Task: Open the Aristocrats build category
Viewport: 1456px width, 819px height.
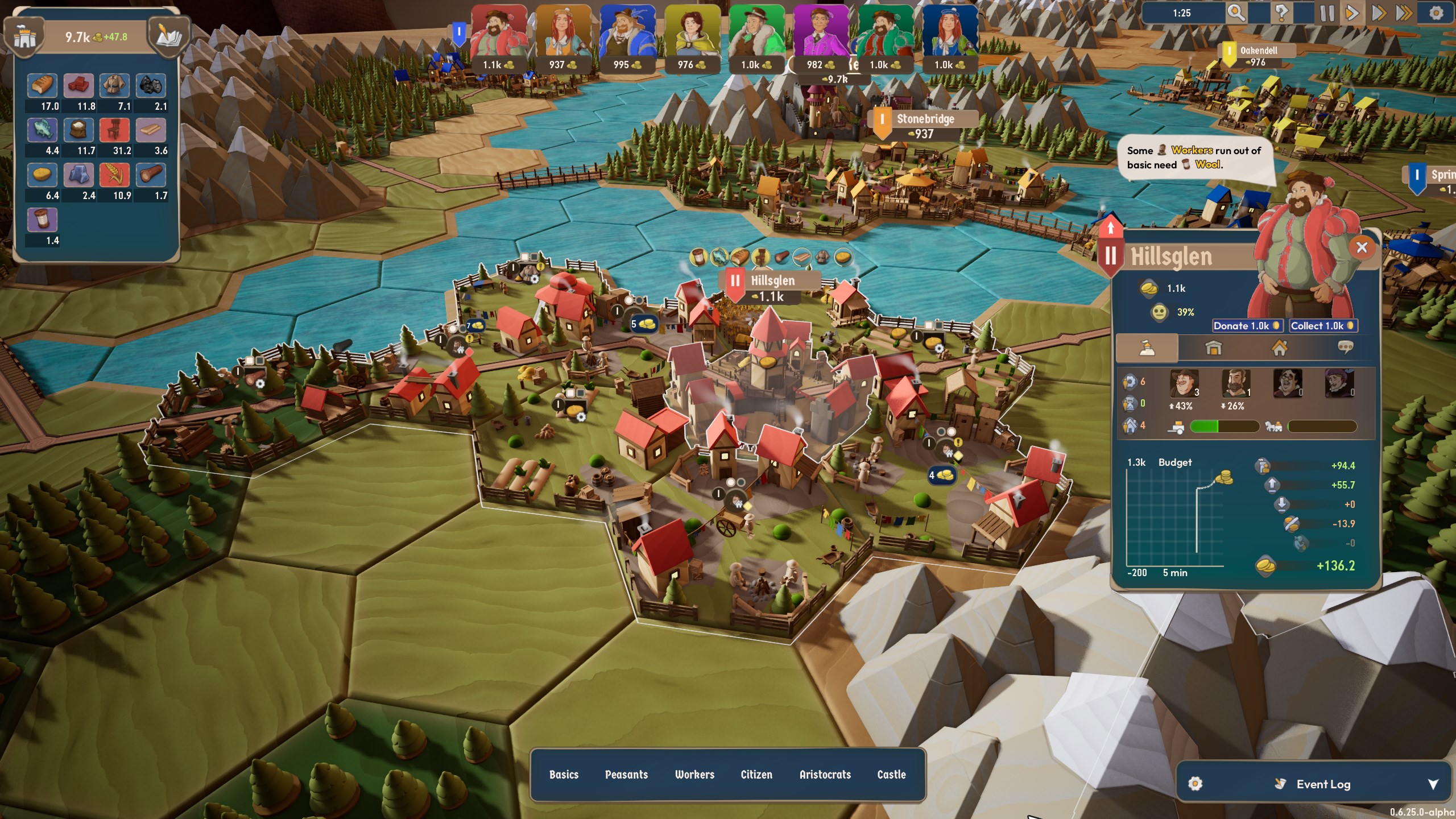Action: coord(825,775)
